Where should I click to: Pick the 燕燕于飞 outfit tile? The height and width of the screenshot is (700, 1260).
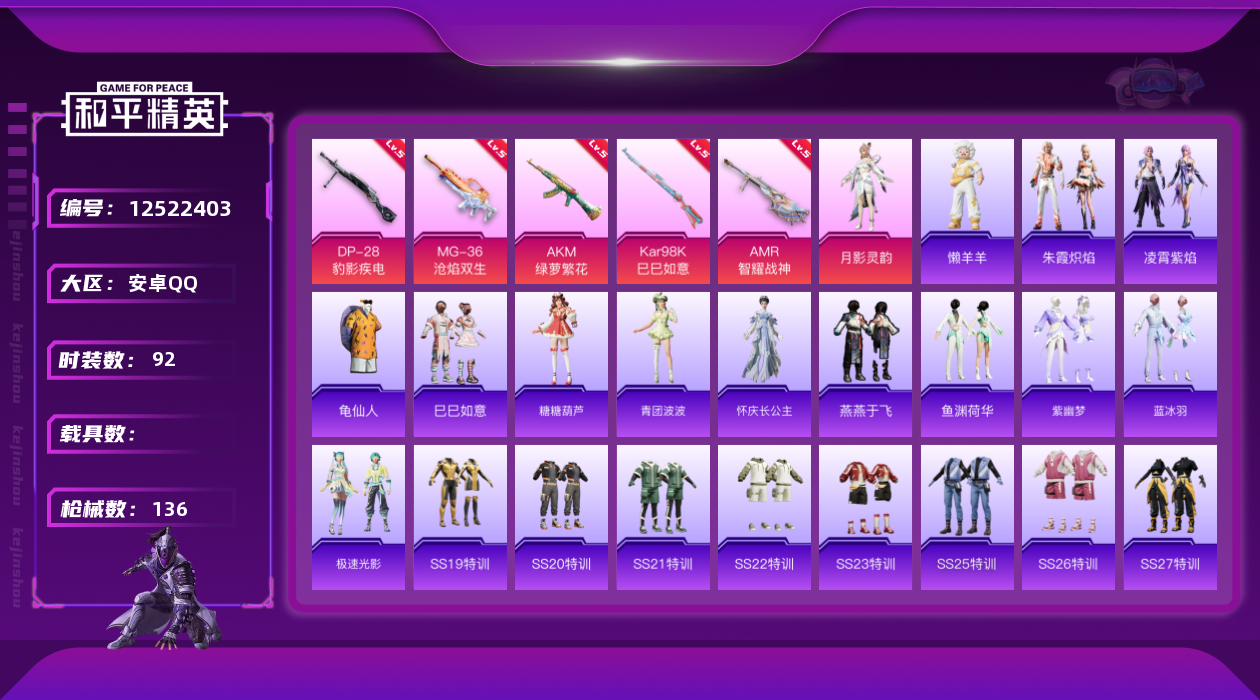tap(865, 364)
